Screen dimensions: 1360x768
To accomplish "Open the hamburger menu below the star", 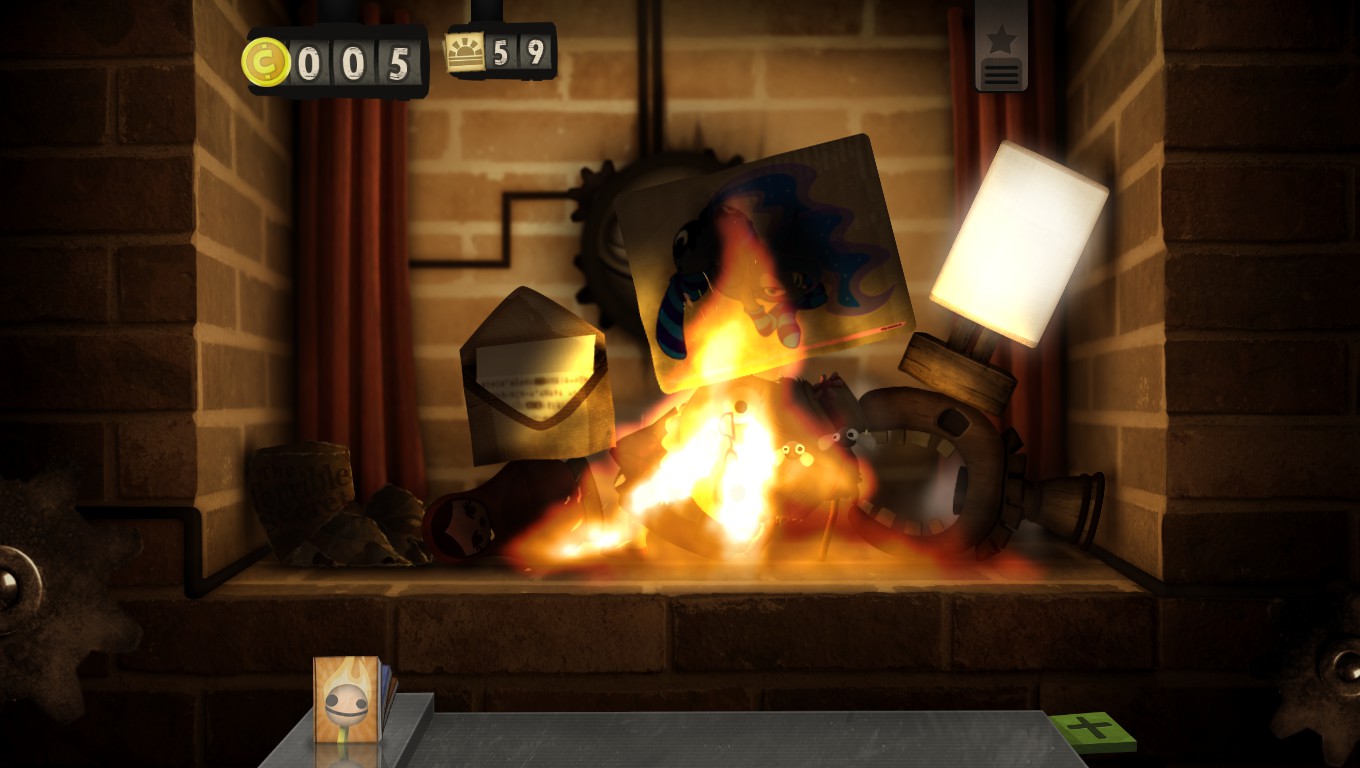I will coord(1000,72).
